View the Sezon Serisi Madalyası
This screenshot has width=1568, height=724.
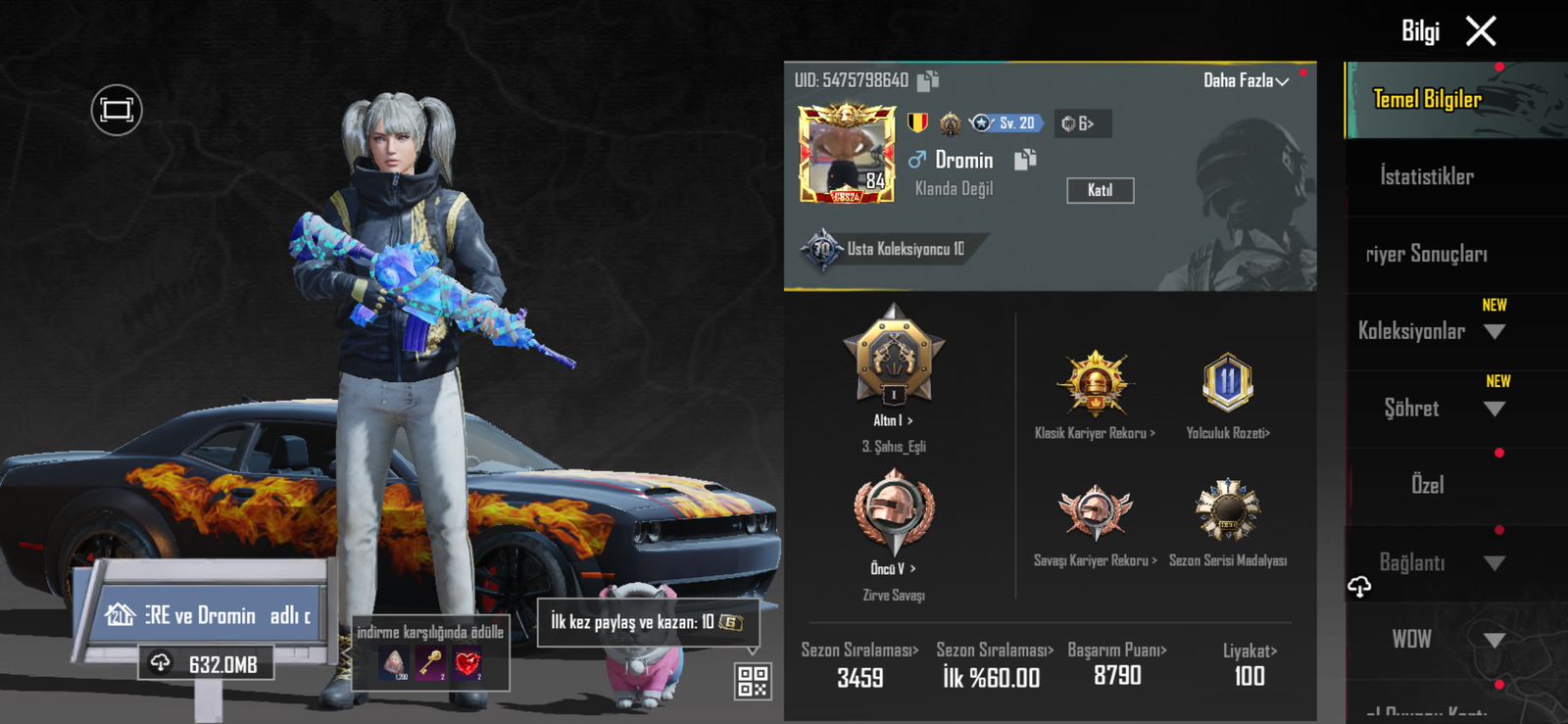[x=1227, y=511]
